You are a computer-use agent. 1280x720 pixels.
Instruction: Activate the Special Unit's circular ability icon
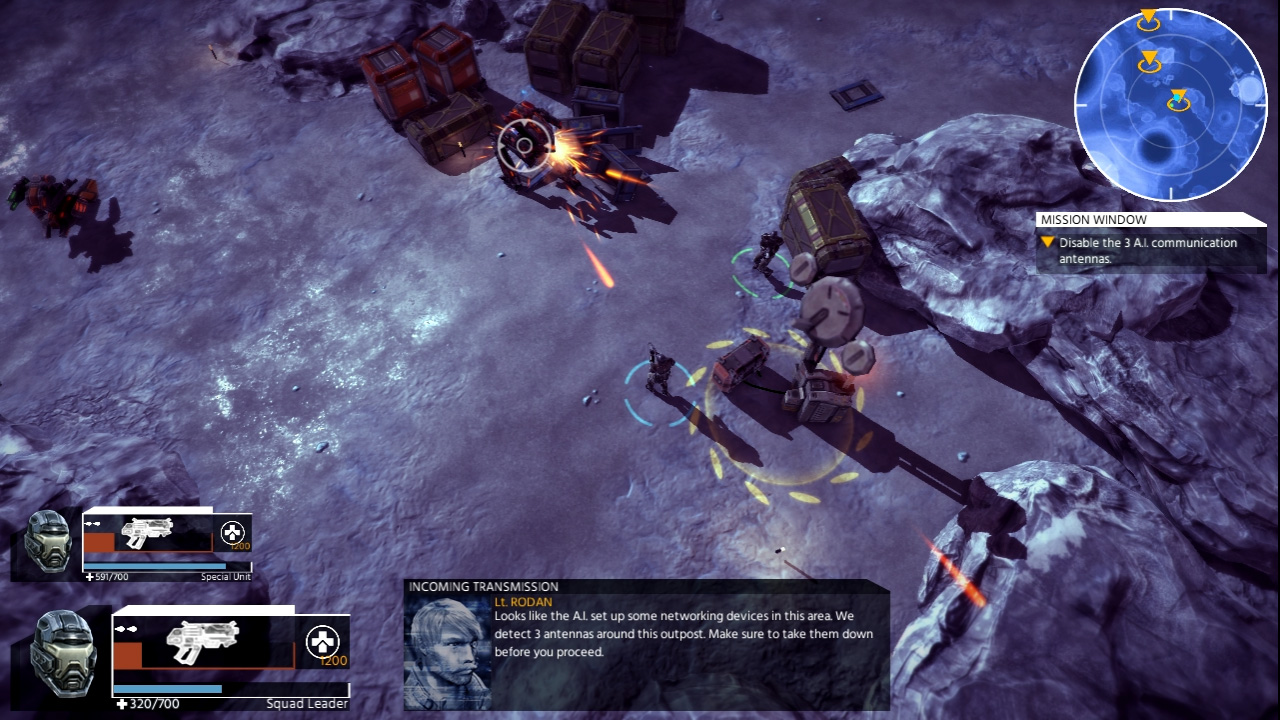232,532
